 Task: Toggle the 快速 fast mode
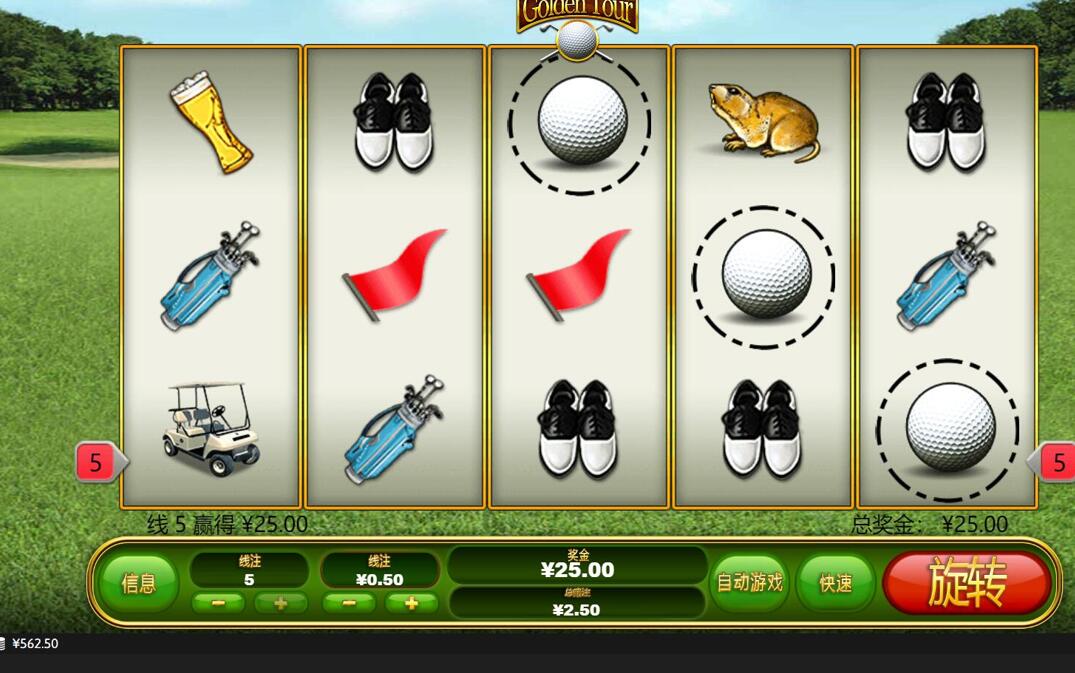click(x=835, y=583)
